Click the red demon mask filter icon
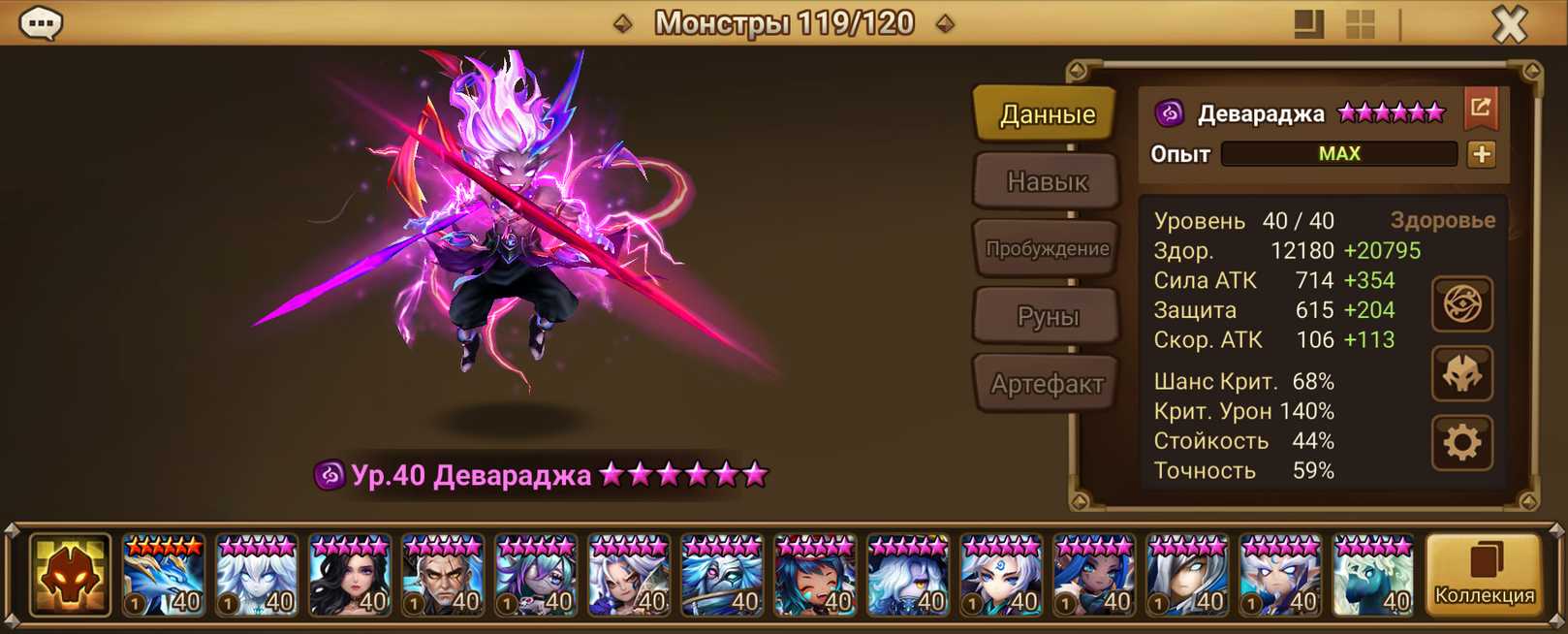This screenshot has height=634, width=1568. click(70, 576)
